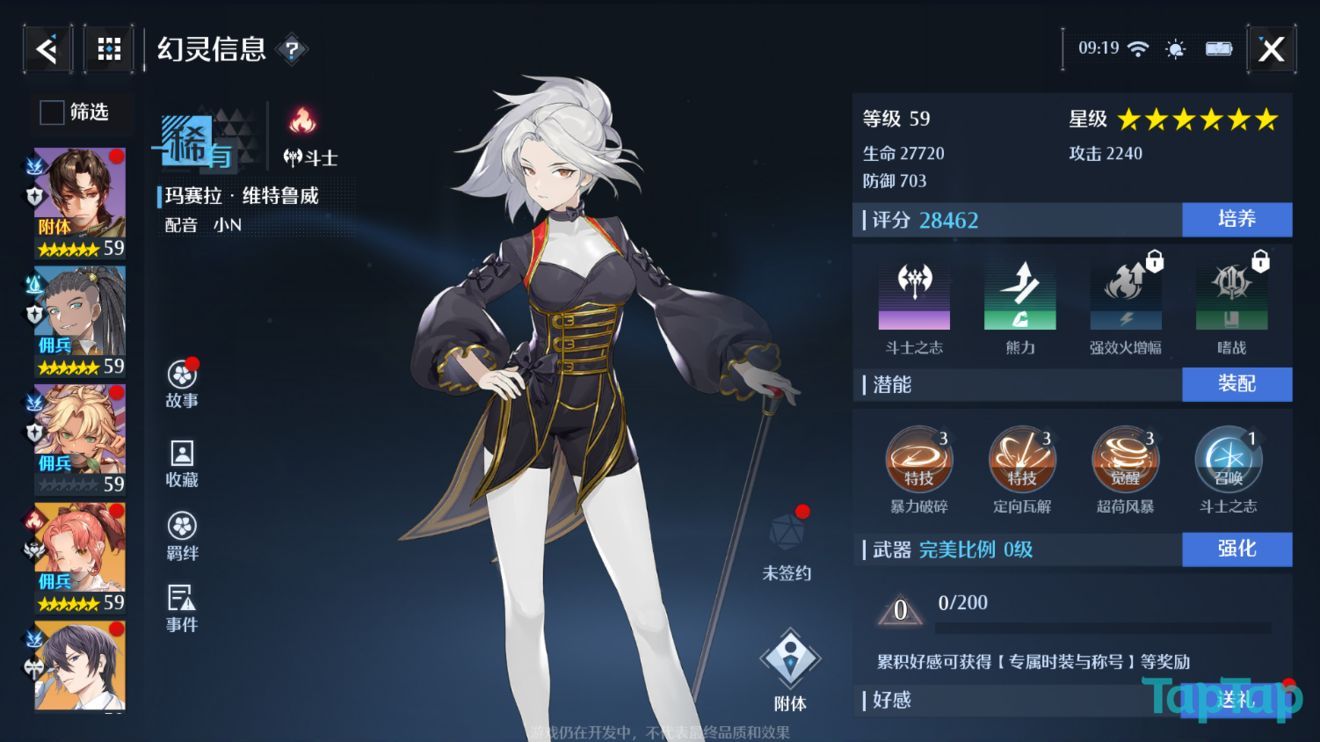
Task: Select the 暴力破碎 special skill icon
Action: pyautogui.click(x=919, y=460)
